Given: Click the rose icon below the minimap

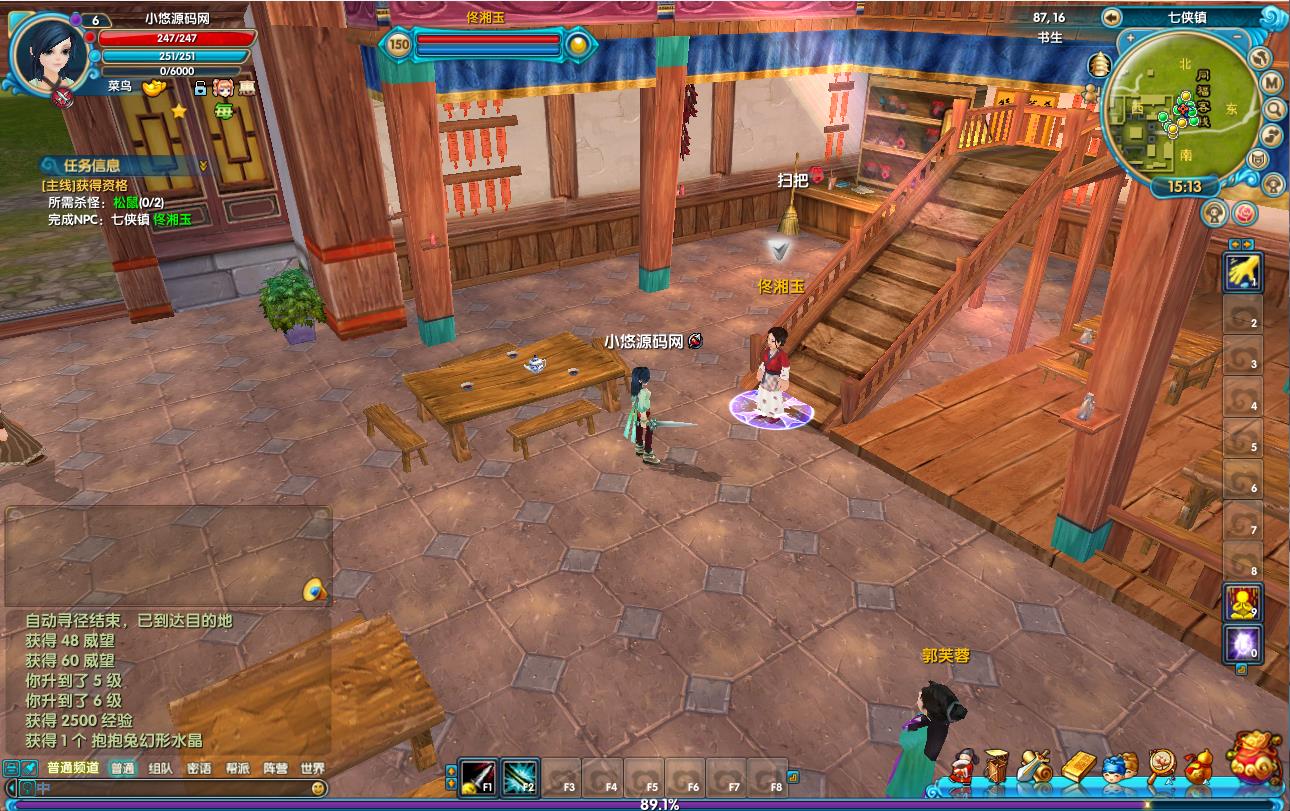Looking at the screenshot, I should [1244, 213].
